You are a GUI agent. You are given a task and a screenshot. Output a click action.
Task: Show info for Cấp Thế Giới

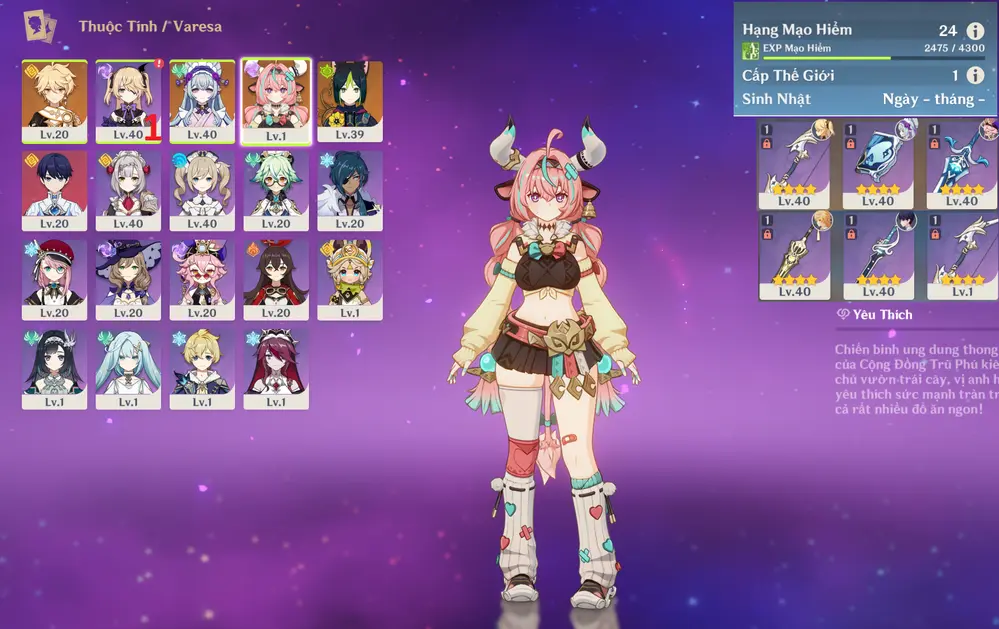(x=976, y=75)
